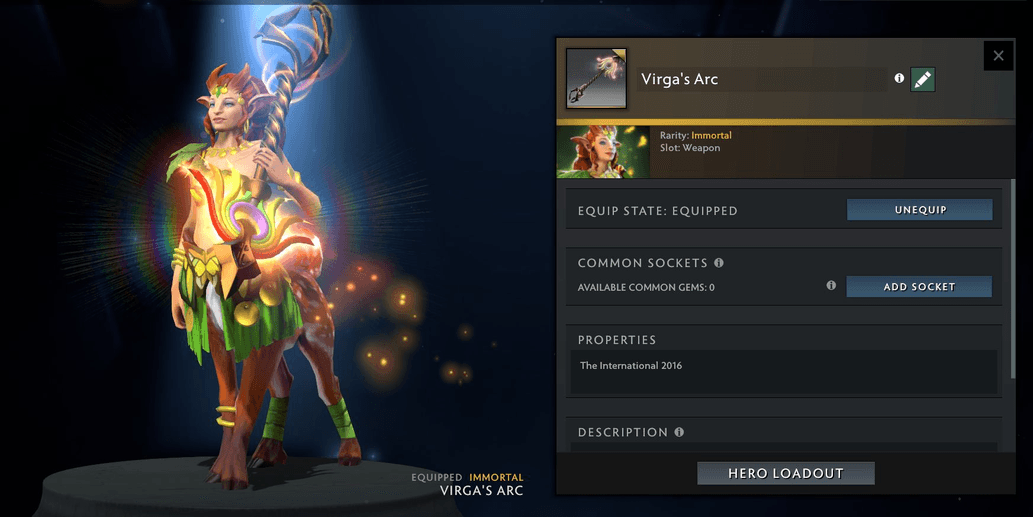Click the green pencil rename button
This screenshot has height=517, width=1033.
923,79
